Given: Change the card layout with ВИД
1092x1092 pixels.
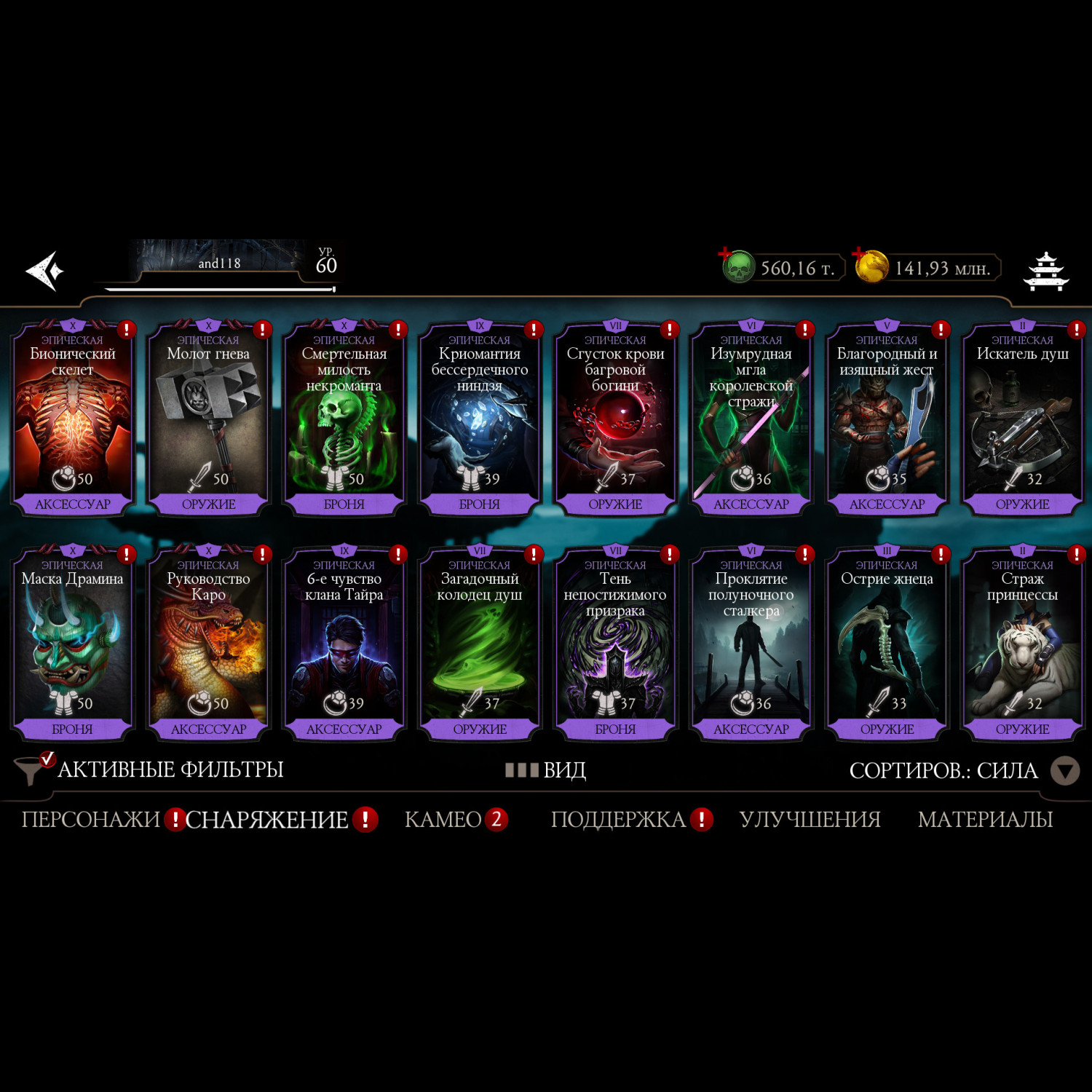Looking at the screenshot, I should [547, 770].
